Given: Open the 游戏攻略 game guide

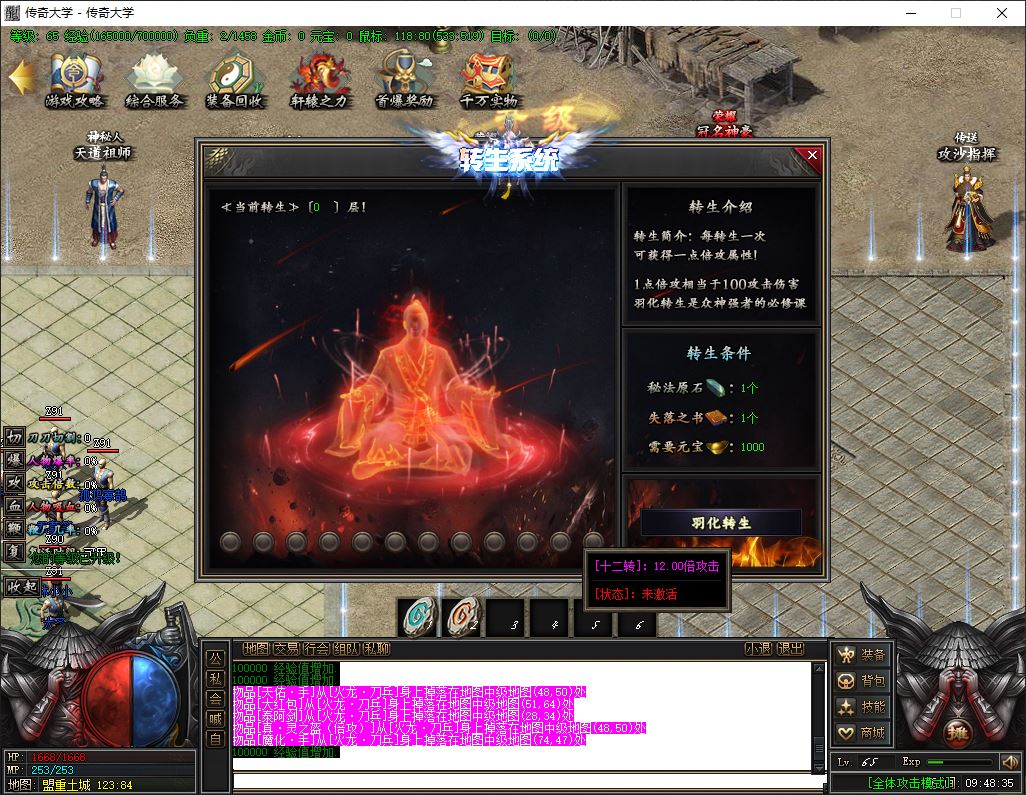Looking at the screenshot, I should (74, 80).
